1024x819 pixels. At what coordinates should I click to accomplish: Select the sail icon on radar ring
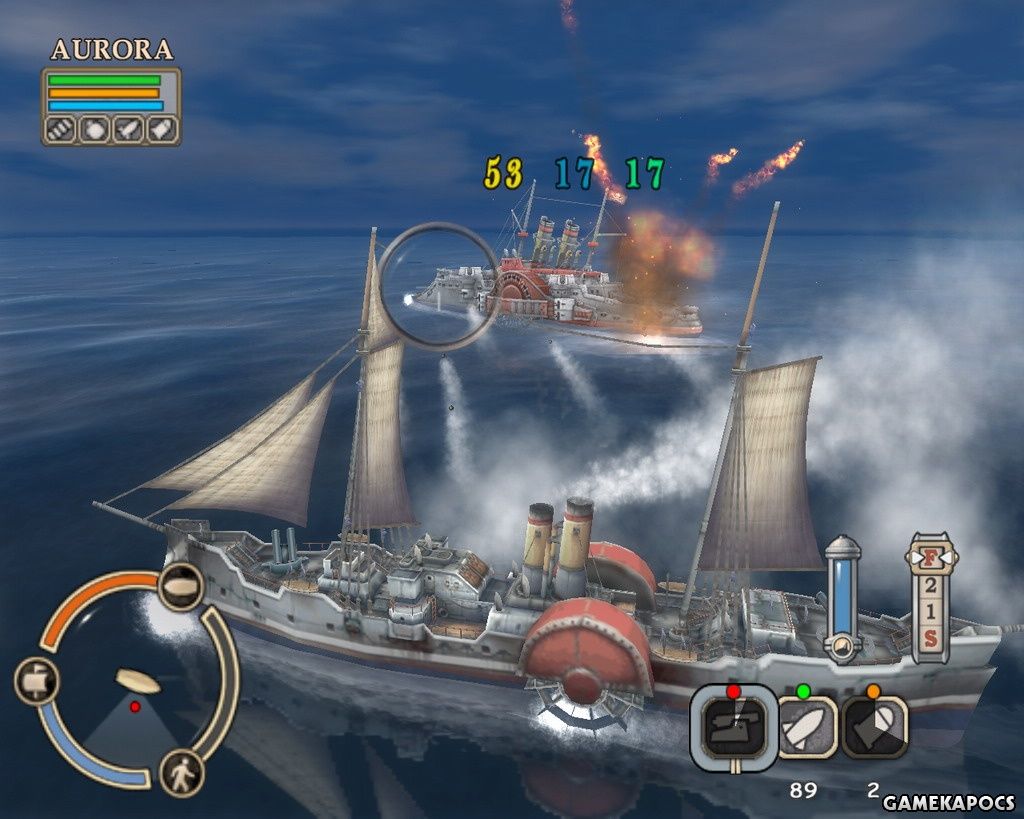tap(37, 682)
